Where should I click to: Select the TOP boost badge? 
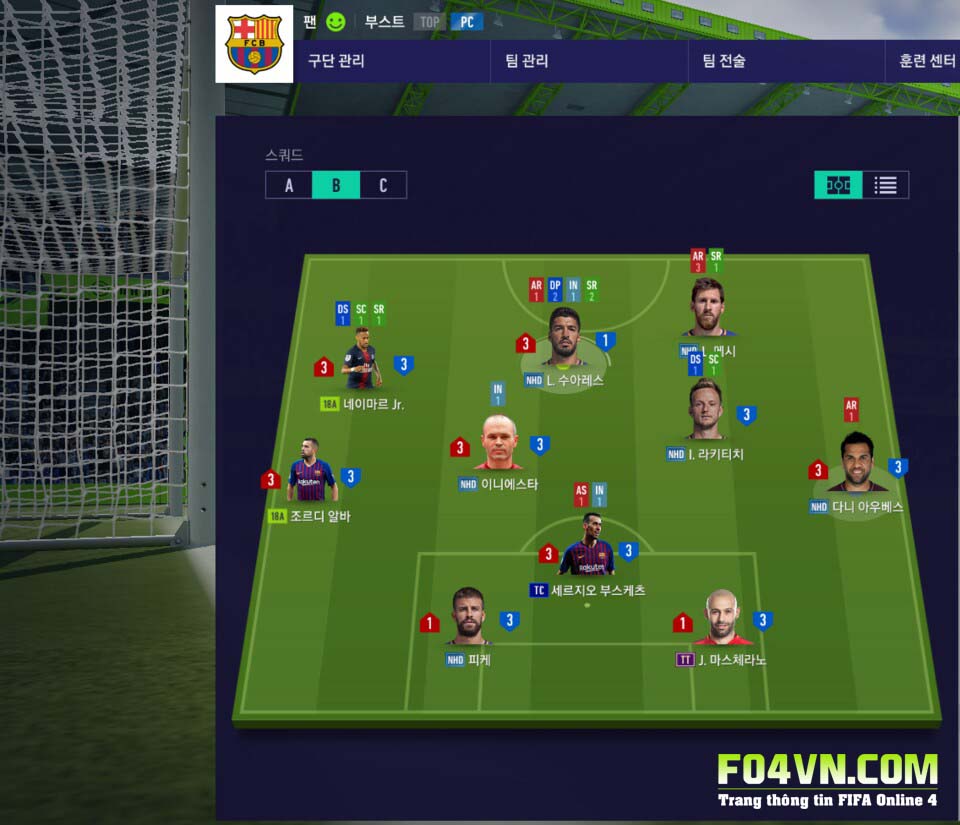coord(429,22)
